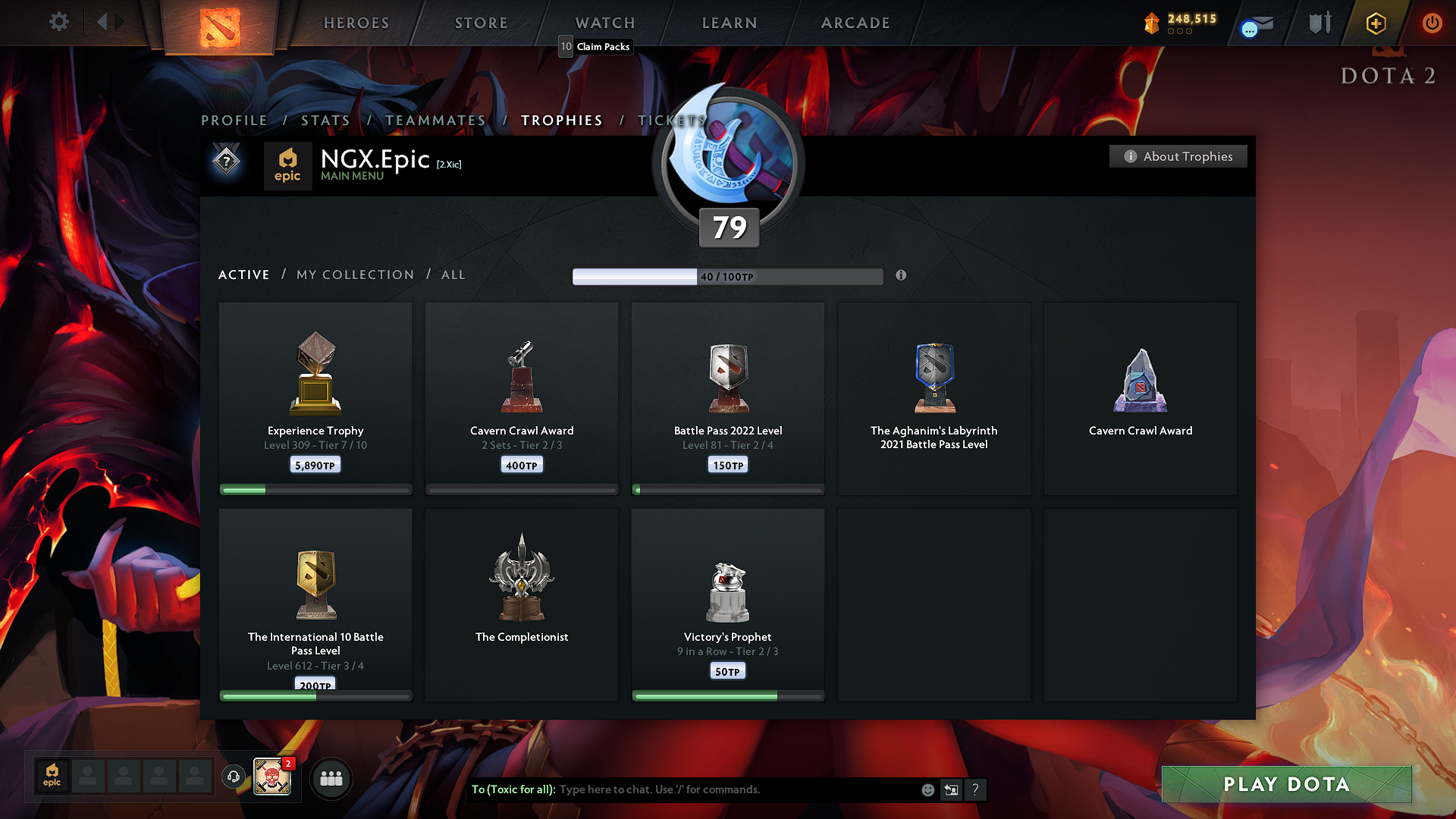This screenshot has width=1456, height=819.
Task: Open the Store page
Action: [482, 24]
